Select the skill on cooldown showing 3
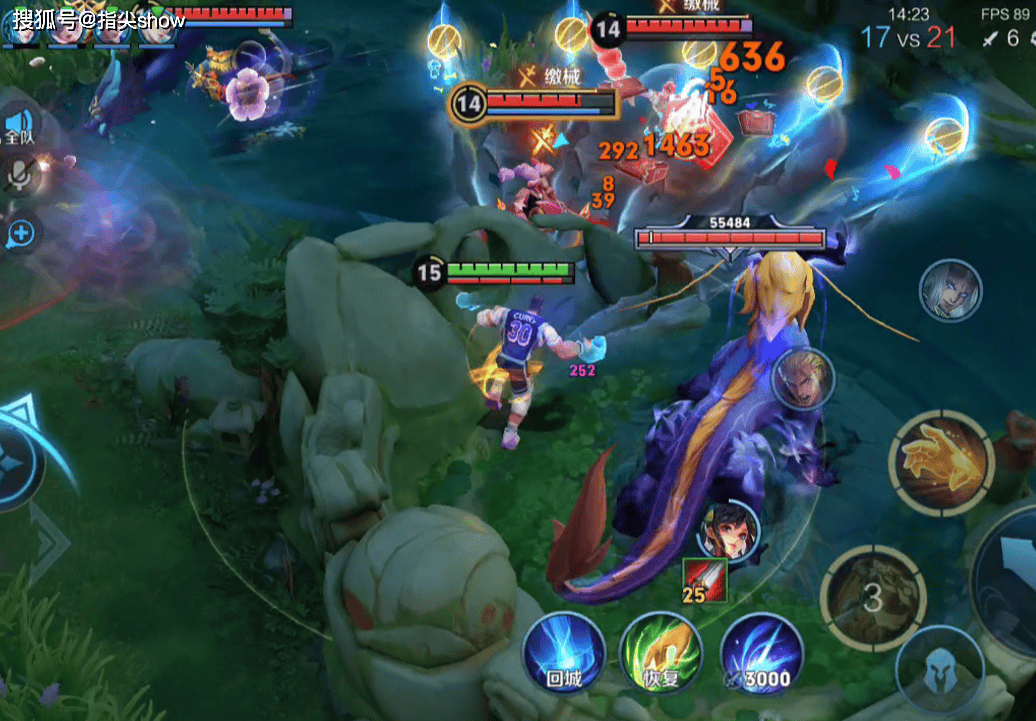 tap(872, 598)
